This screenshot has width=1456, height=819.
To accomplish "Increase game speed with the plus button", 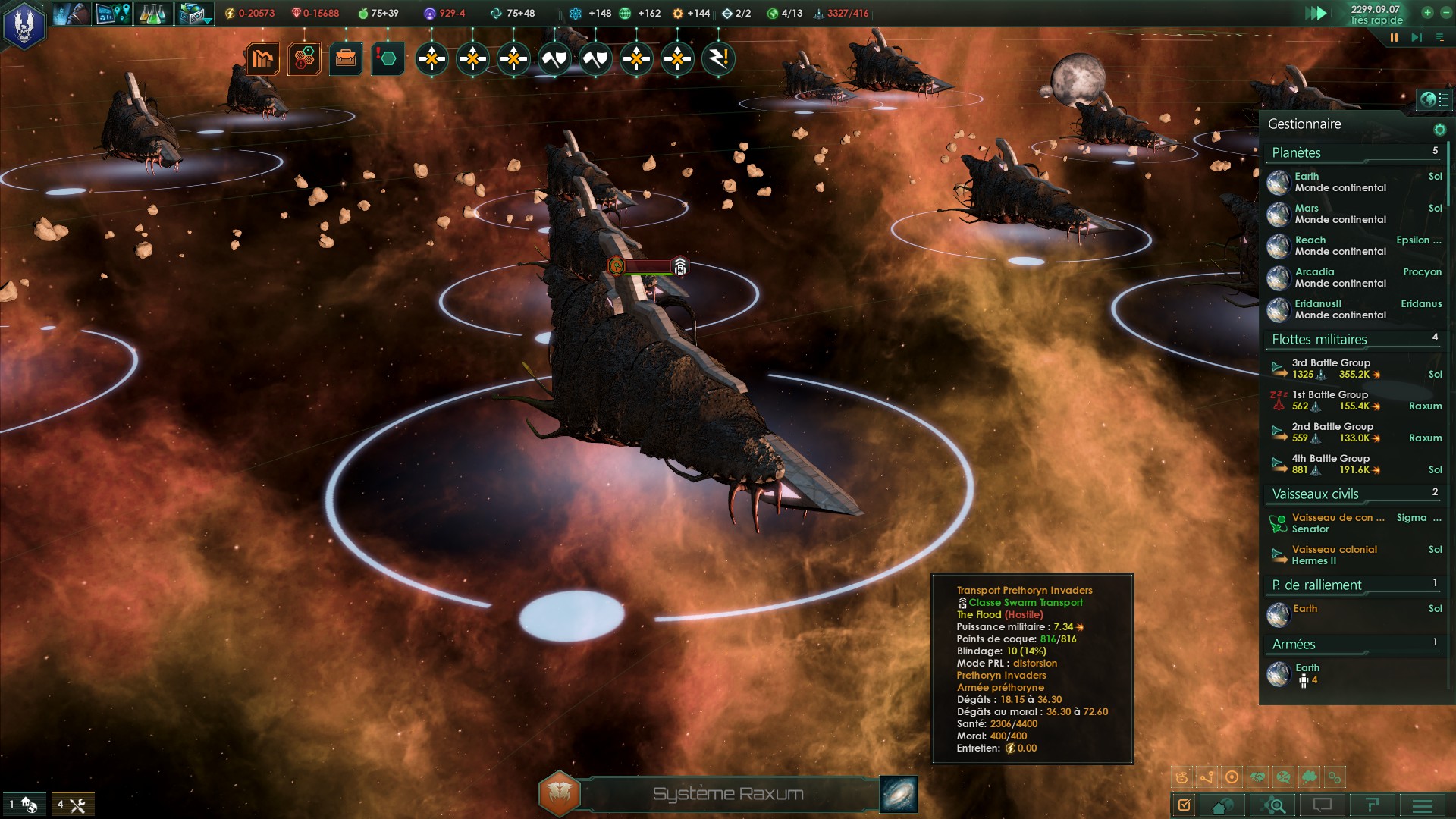I will tap(1427, 12).
